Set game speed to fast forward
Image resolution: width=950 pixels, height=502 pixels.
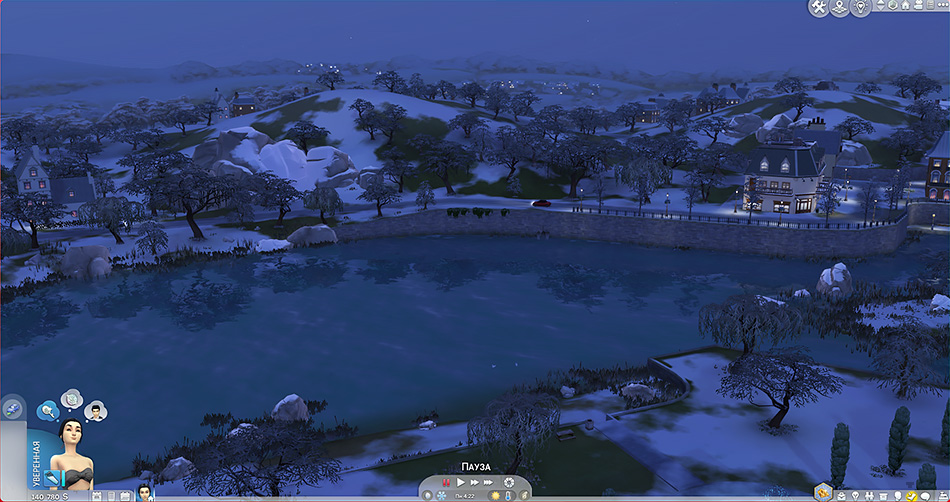[x=475, y=482]
